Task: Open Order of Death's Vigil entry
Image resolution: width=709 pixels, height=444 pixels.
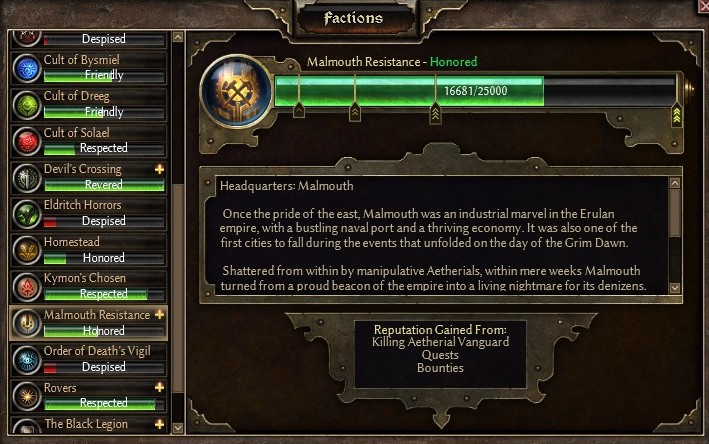Action: (88, 359)
